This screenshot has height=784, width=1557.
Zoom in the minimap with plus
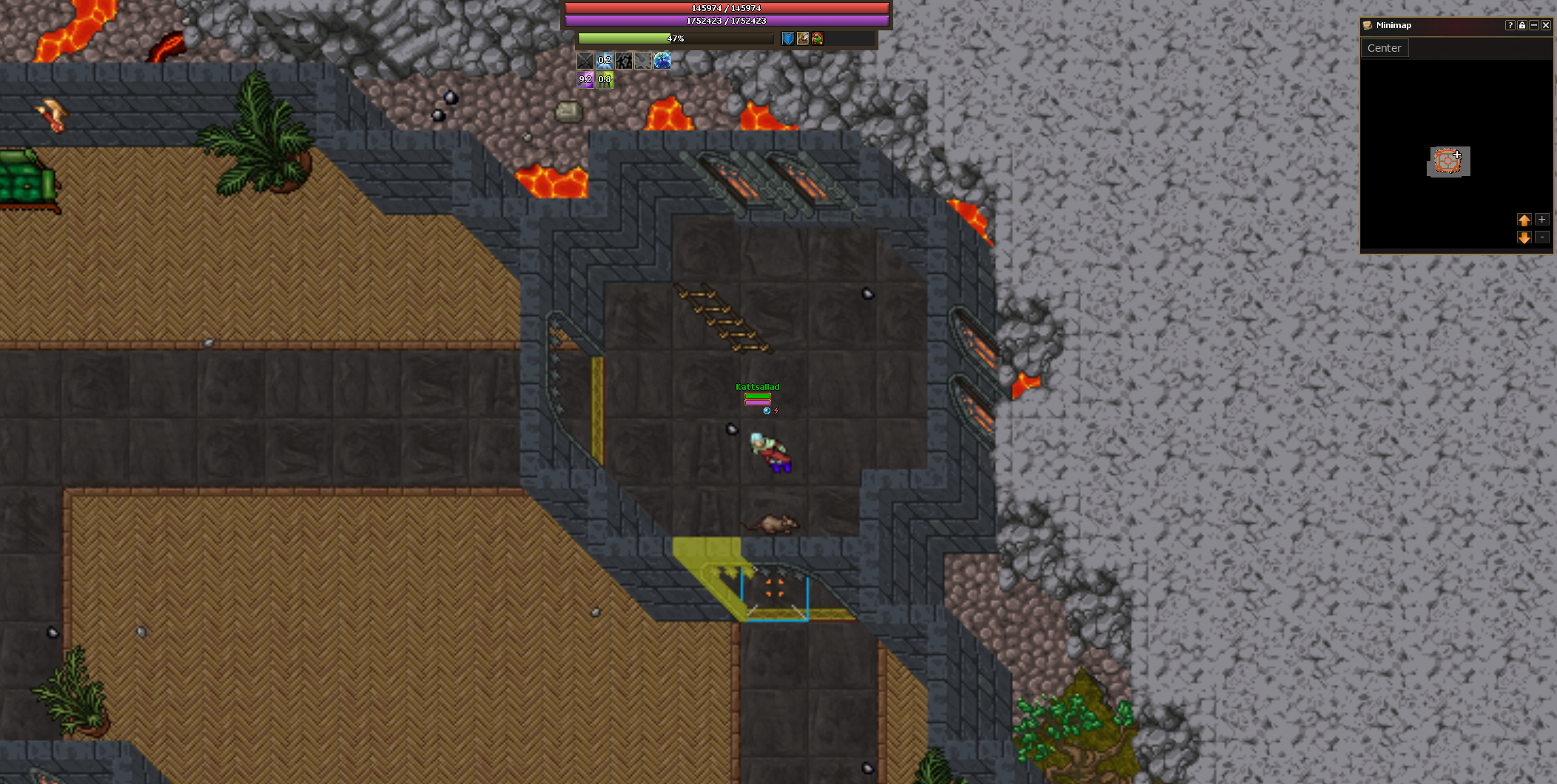[x=1542, y=220]
